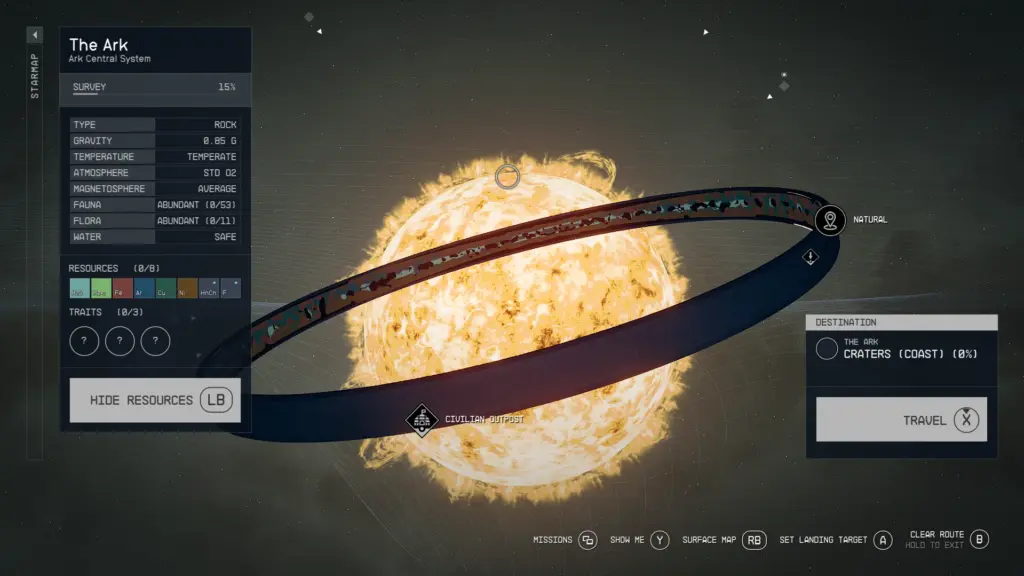Screen dimensions: 1024x576
Task: Choose the HnCn resource tile
Action: point(209,289)
